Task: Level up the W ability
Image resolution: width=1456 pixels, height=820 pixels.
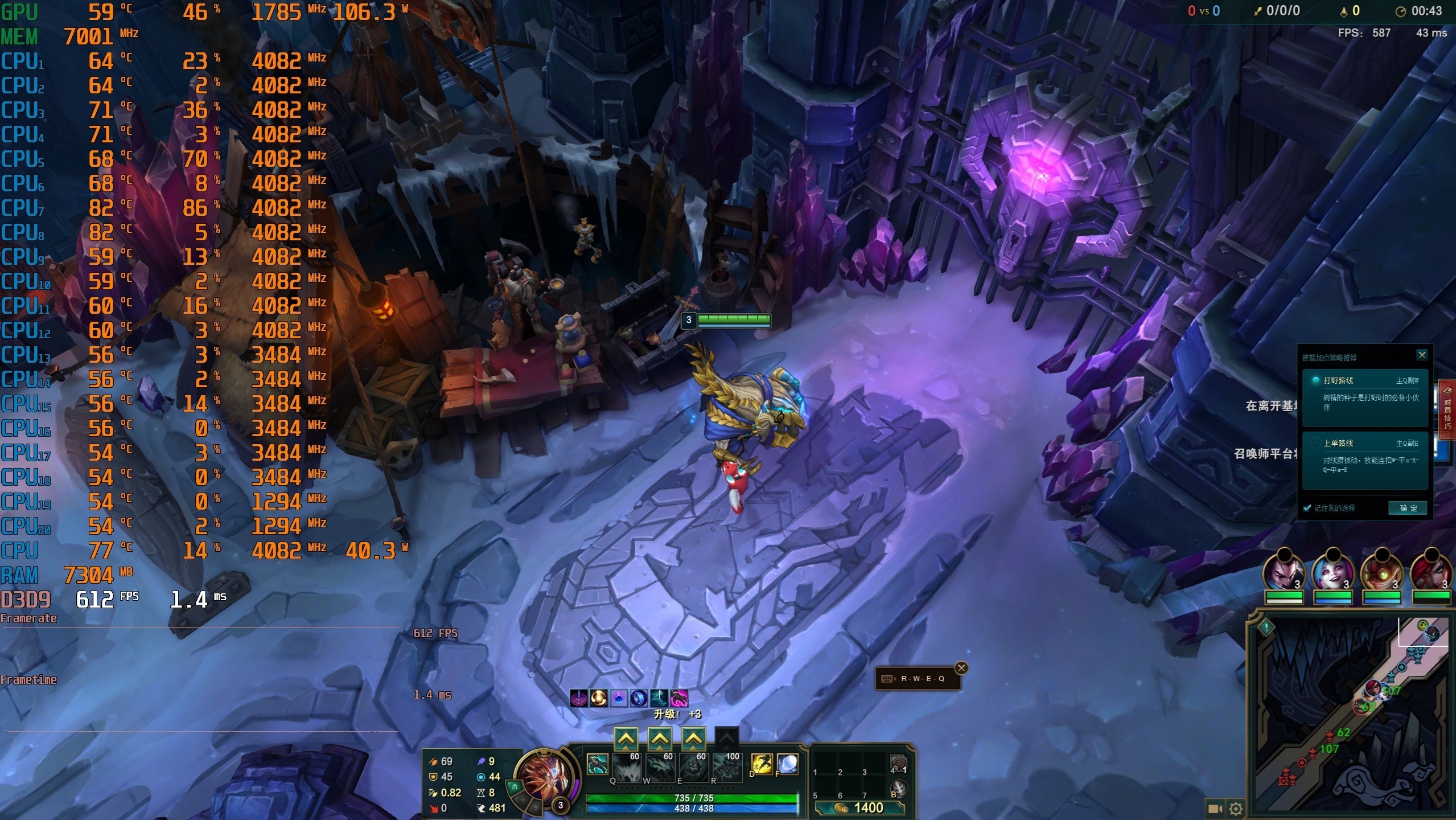Action: [659, 740]
